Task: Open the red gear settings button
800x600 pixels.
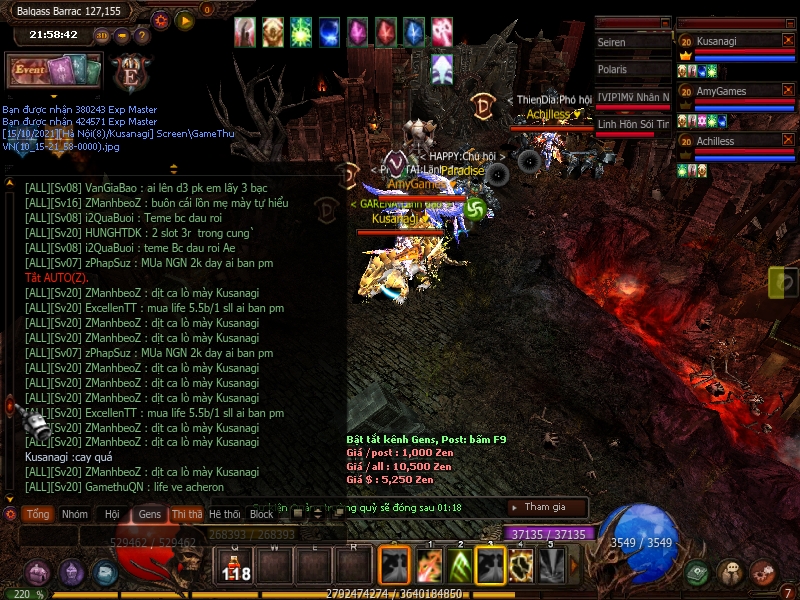Action: point(161,19)
